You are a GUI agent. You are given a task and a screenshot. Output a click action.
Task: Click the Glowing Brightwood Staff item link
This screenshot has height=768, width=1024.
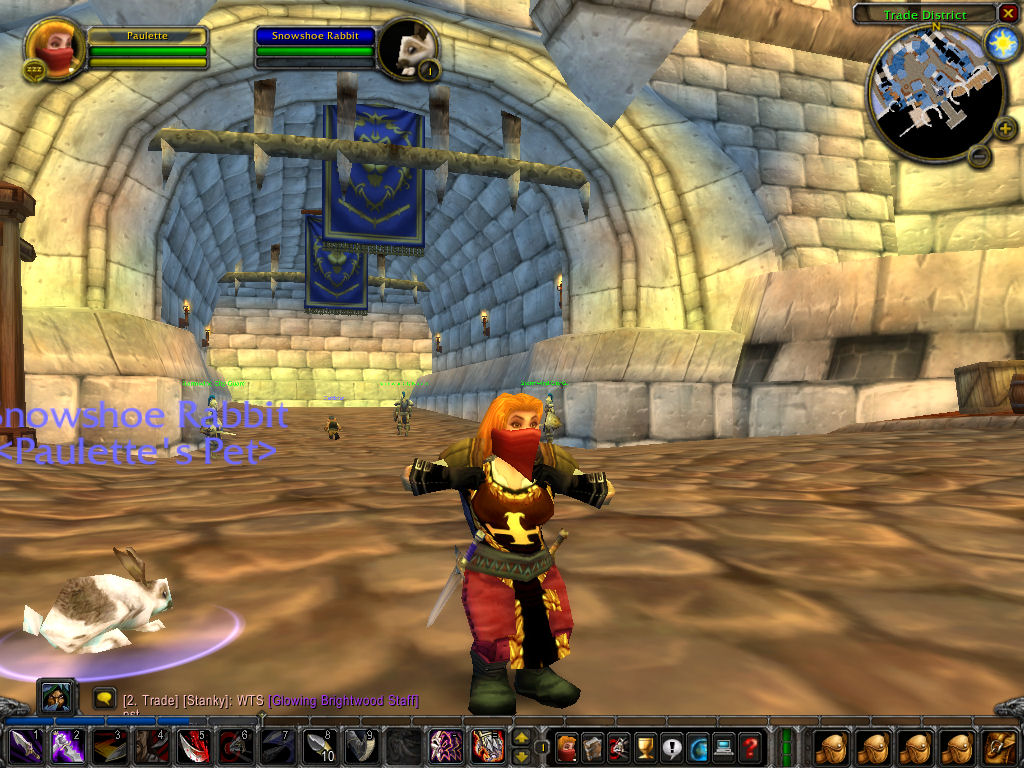point(343,701)
